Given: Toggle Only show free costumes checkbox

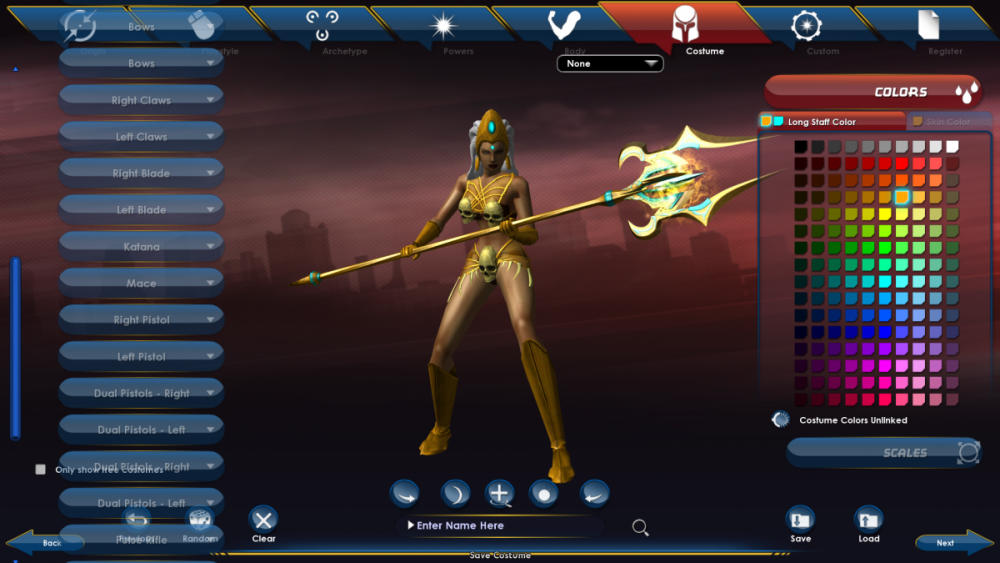Looking at the screenshot, I should click(x=41, y=469).
